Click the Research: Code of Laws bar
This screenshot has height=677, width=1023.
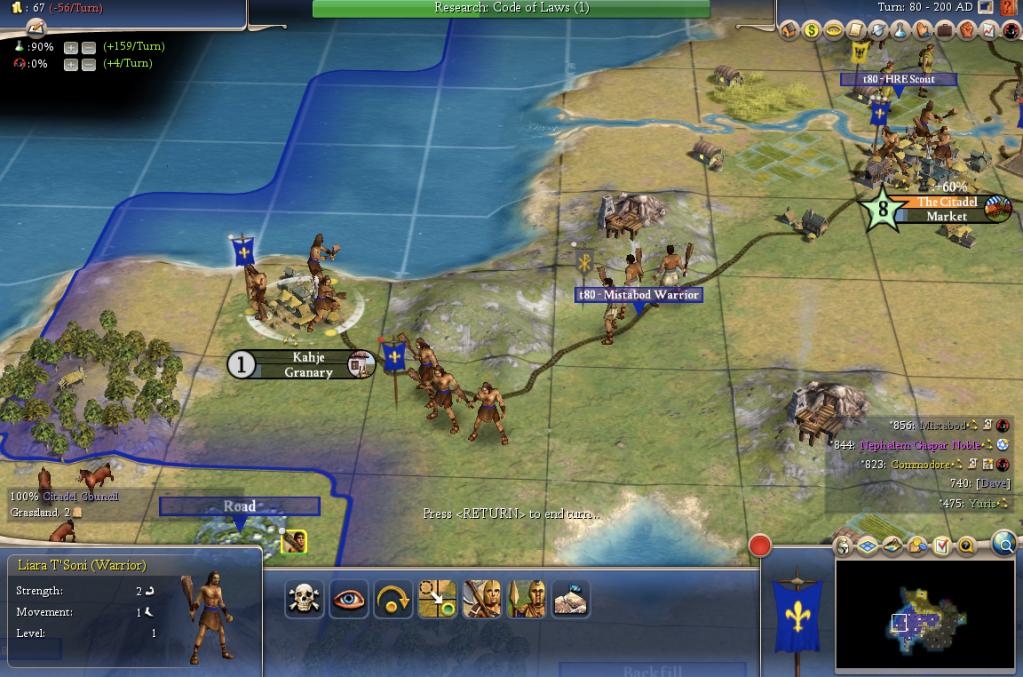pyautogui.click(x=511, y=8)
